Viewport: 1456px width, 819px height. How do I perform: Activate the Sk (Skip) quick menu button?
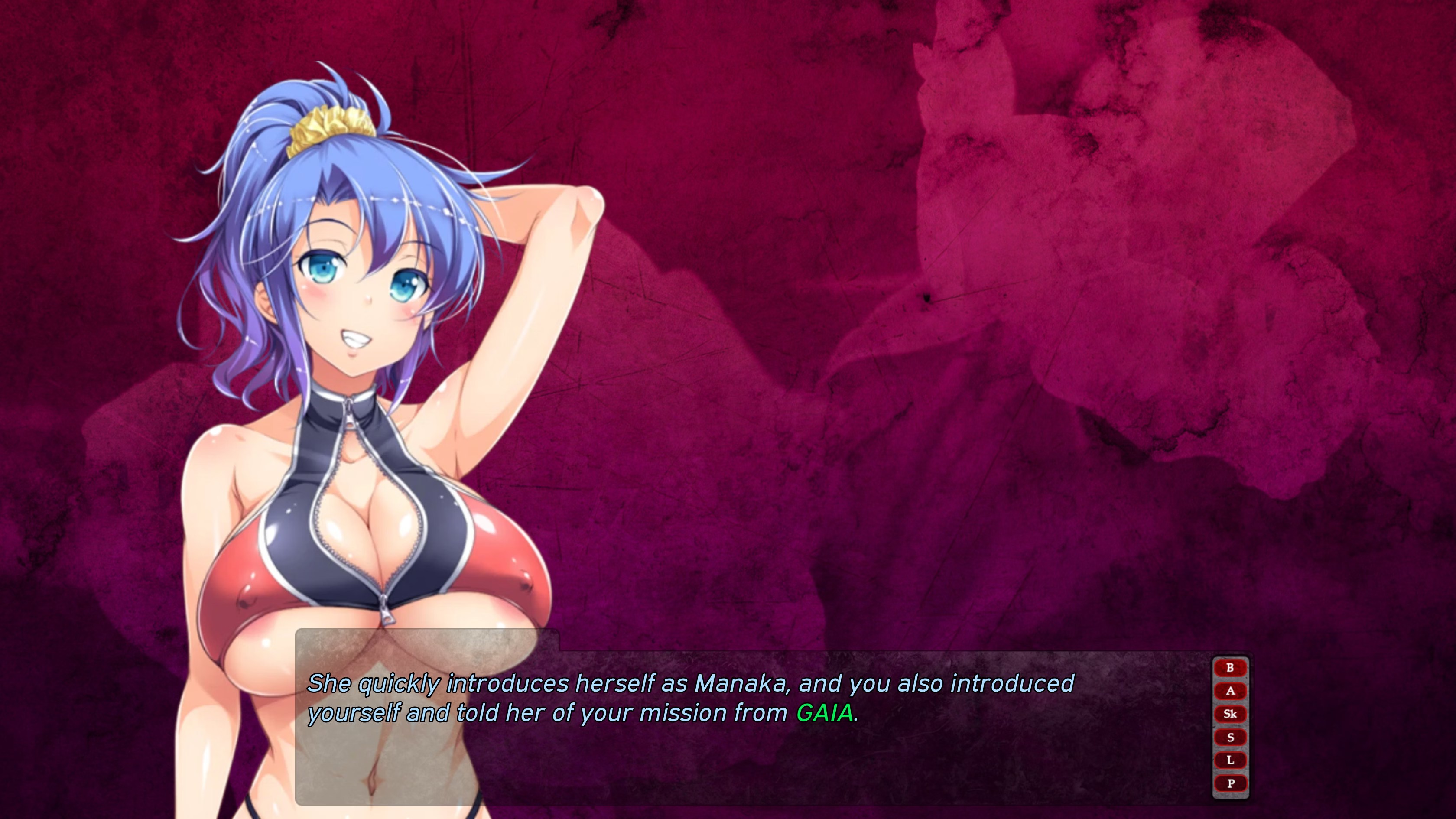coord(1230,715)
